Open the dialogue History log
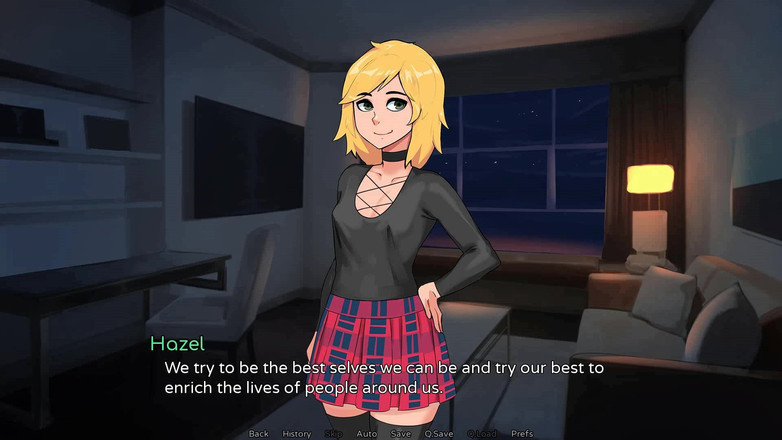 click(x=297, y=434)
